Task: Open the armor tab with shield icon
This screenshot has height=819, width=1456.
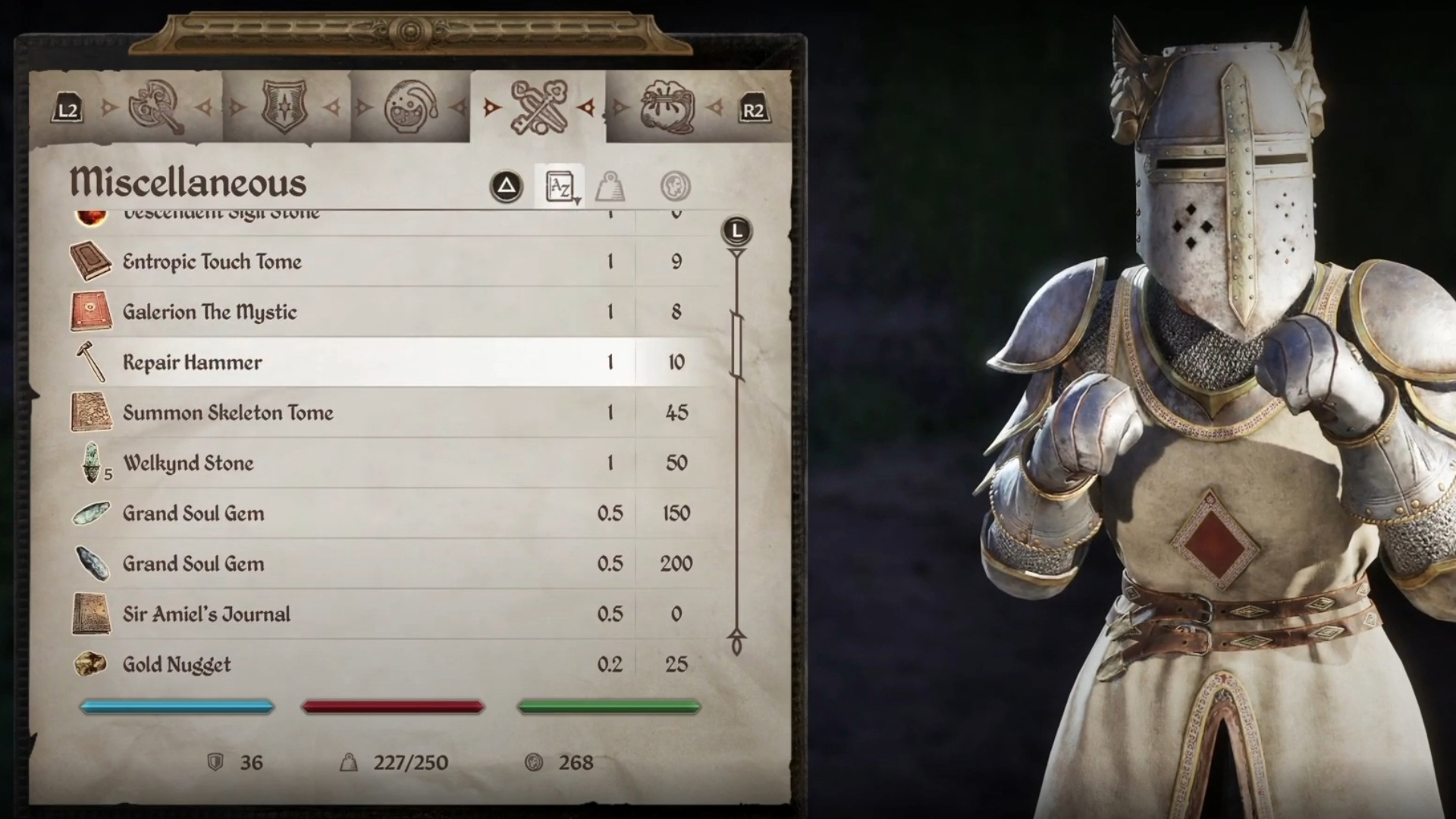Action: pos(284,108)
